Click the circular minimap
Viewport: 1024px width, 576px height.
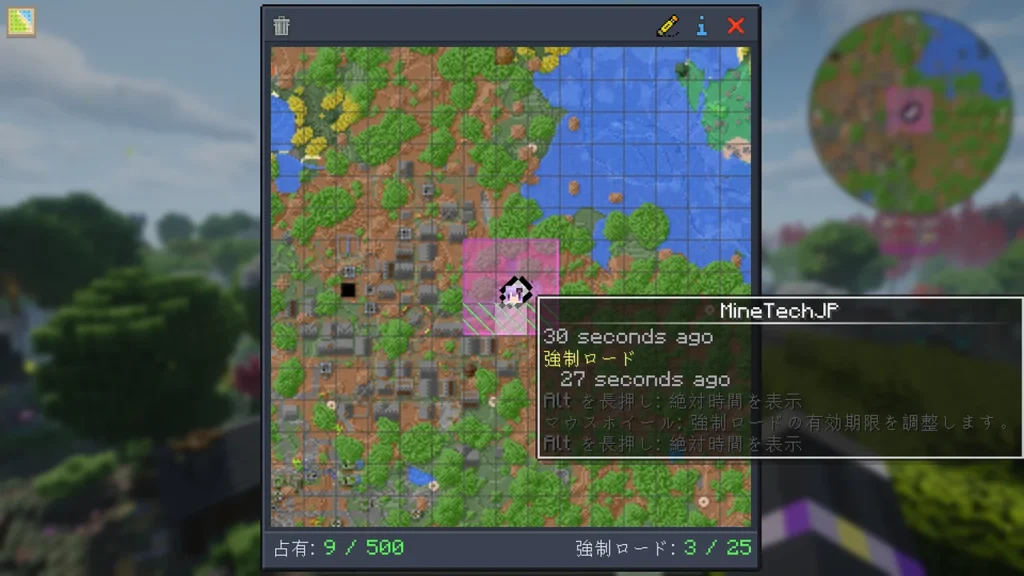(x=910, y=113)
